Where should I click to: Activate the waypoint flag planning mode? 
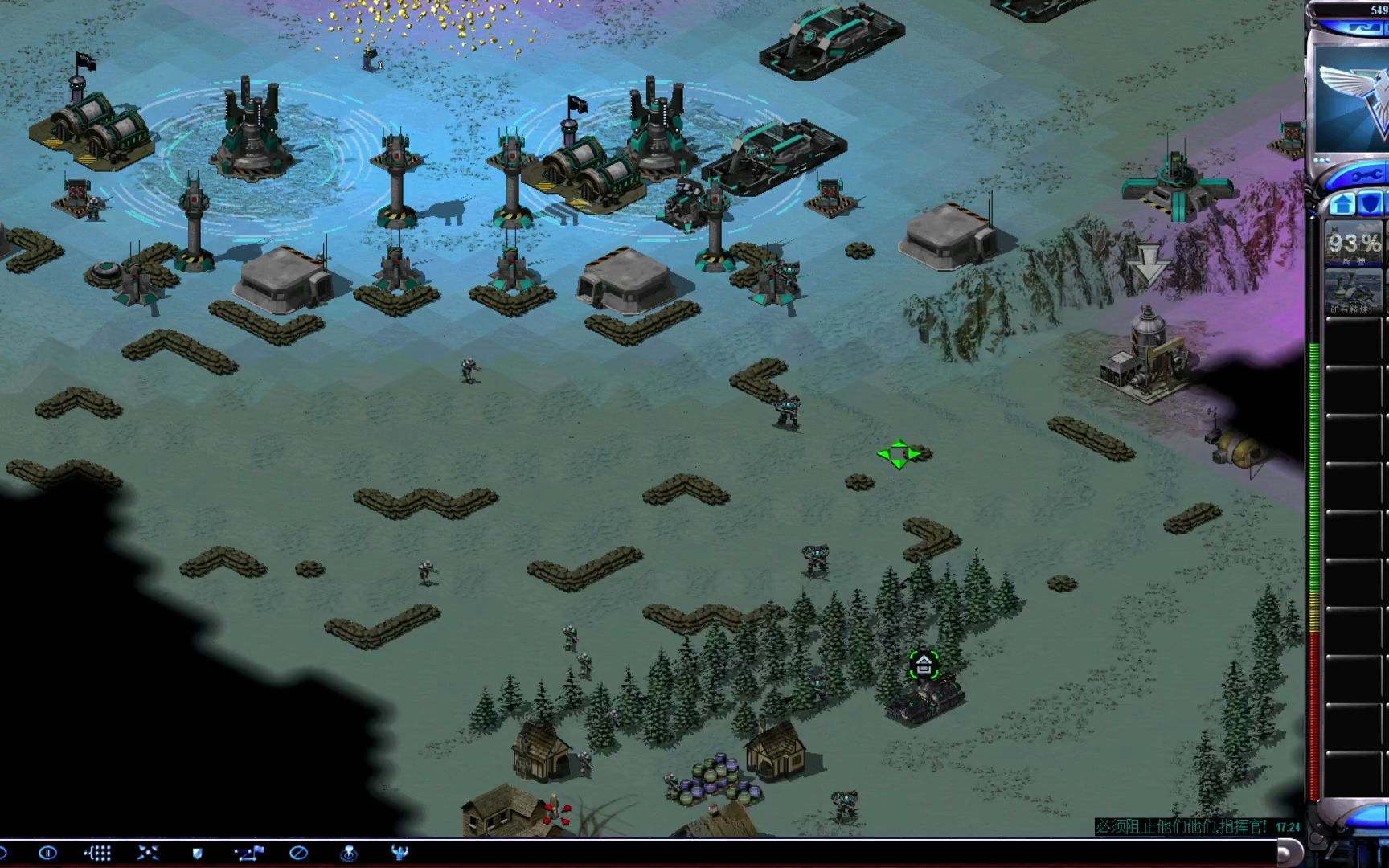click(x=248, y=853)
